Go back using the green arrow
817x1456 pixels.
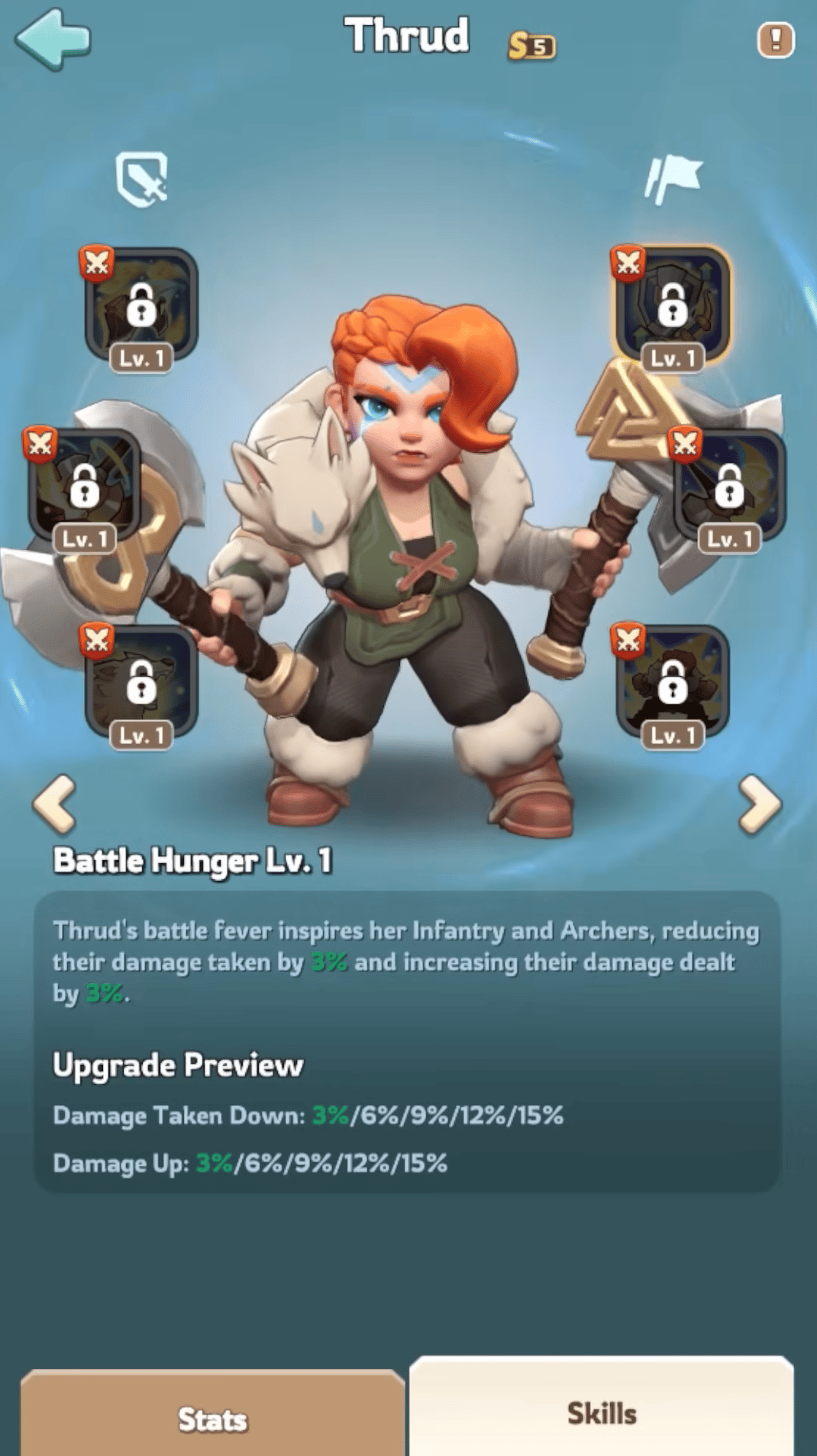[53, 38]
